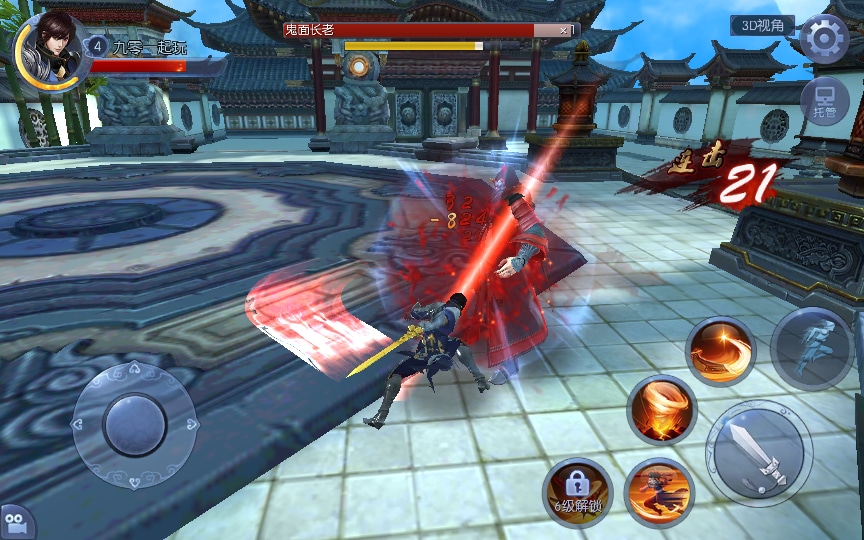This screenshot has width=864, height=540.
Task: Open the gear settings menu
Action: click(824, 39)
